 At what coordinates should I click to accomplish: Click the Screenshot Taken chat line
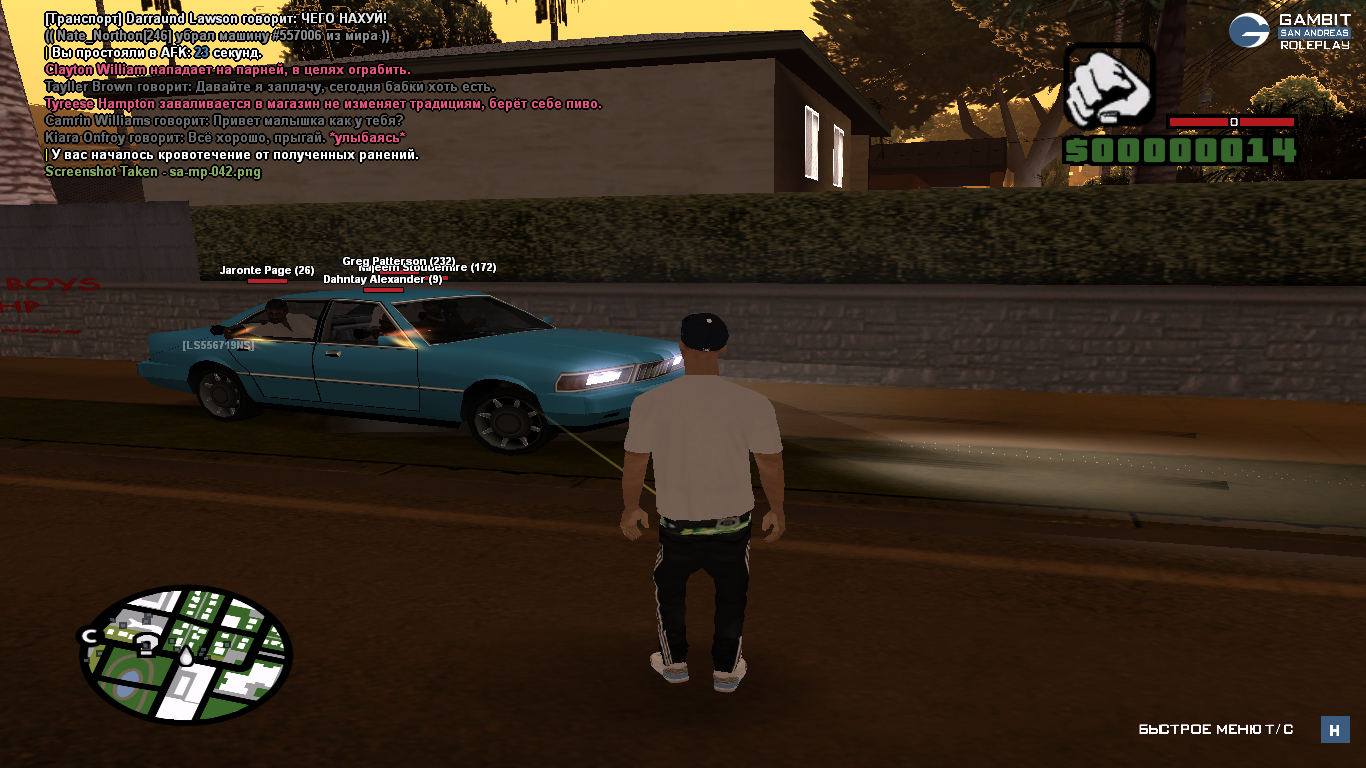click(153, 172)
